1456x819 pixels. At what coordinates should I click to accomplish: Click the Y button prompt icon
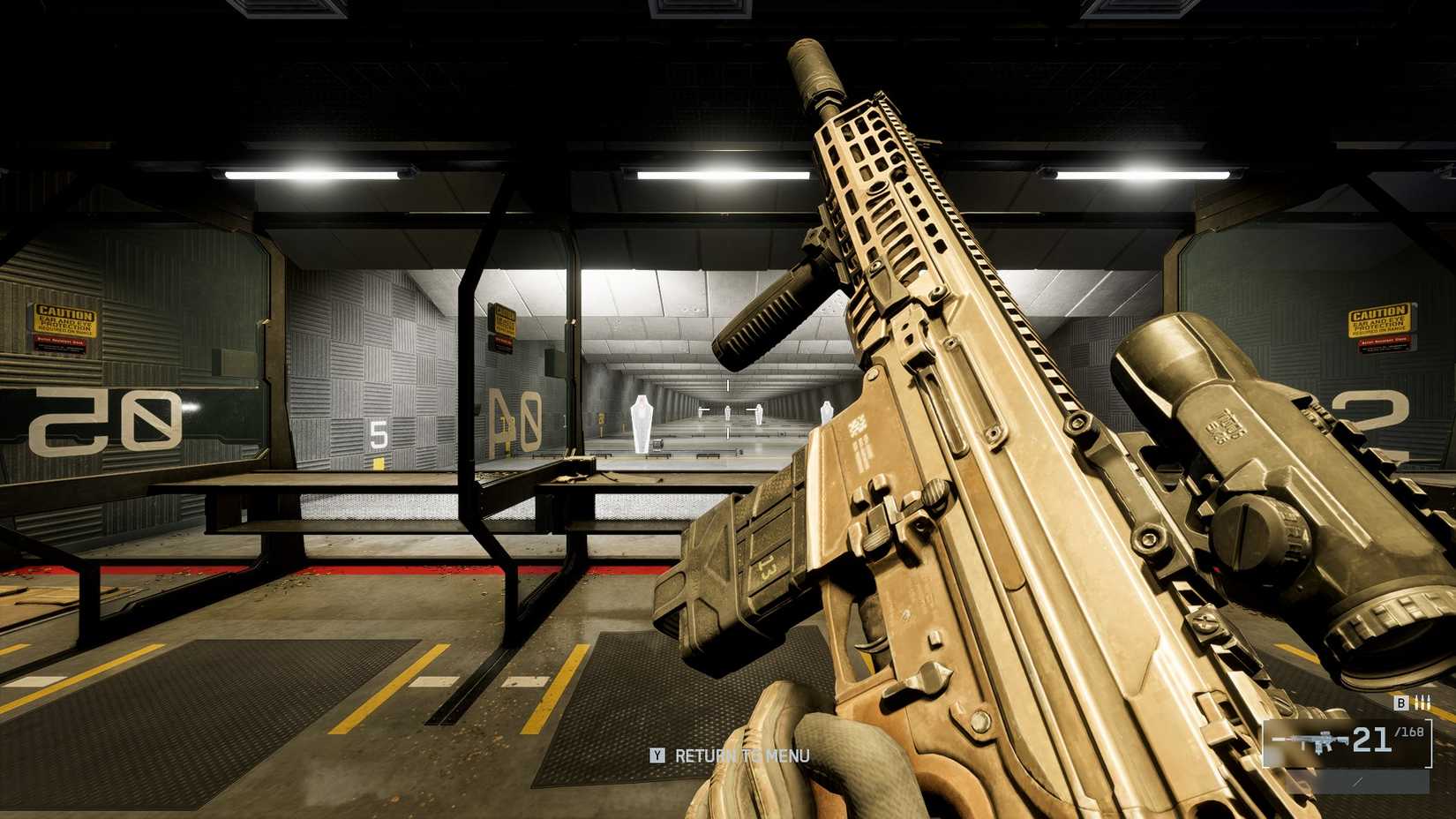coord(657,756)
